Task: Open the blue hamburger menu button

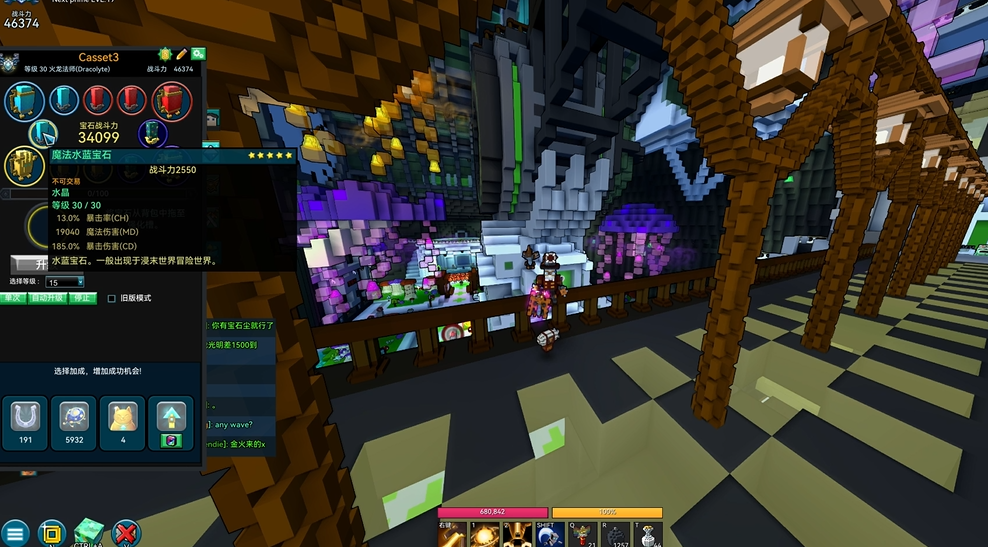Action: (15, 533)
